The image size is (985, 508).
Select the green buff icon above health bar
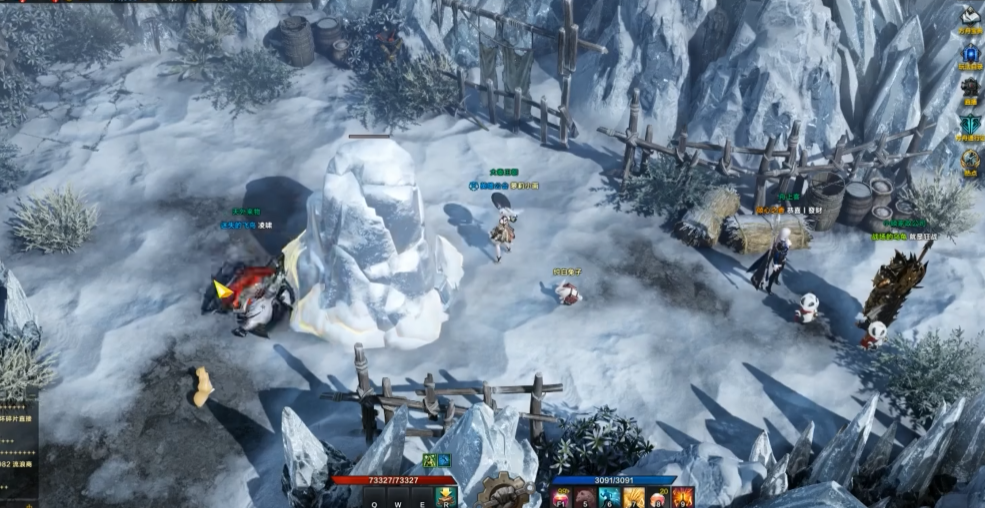(429, 460)
